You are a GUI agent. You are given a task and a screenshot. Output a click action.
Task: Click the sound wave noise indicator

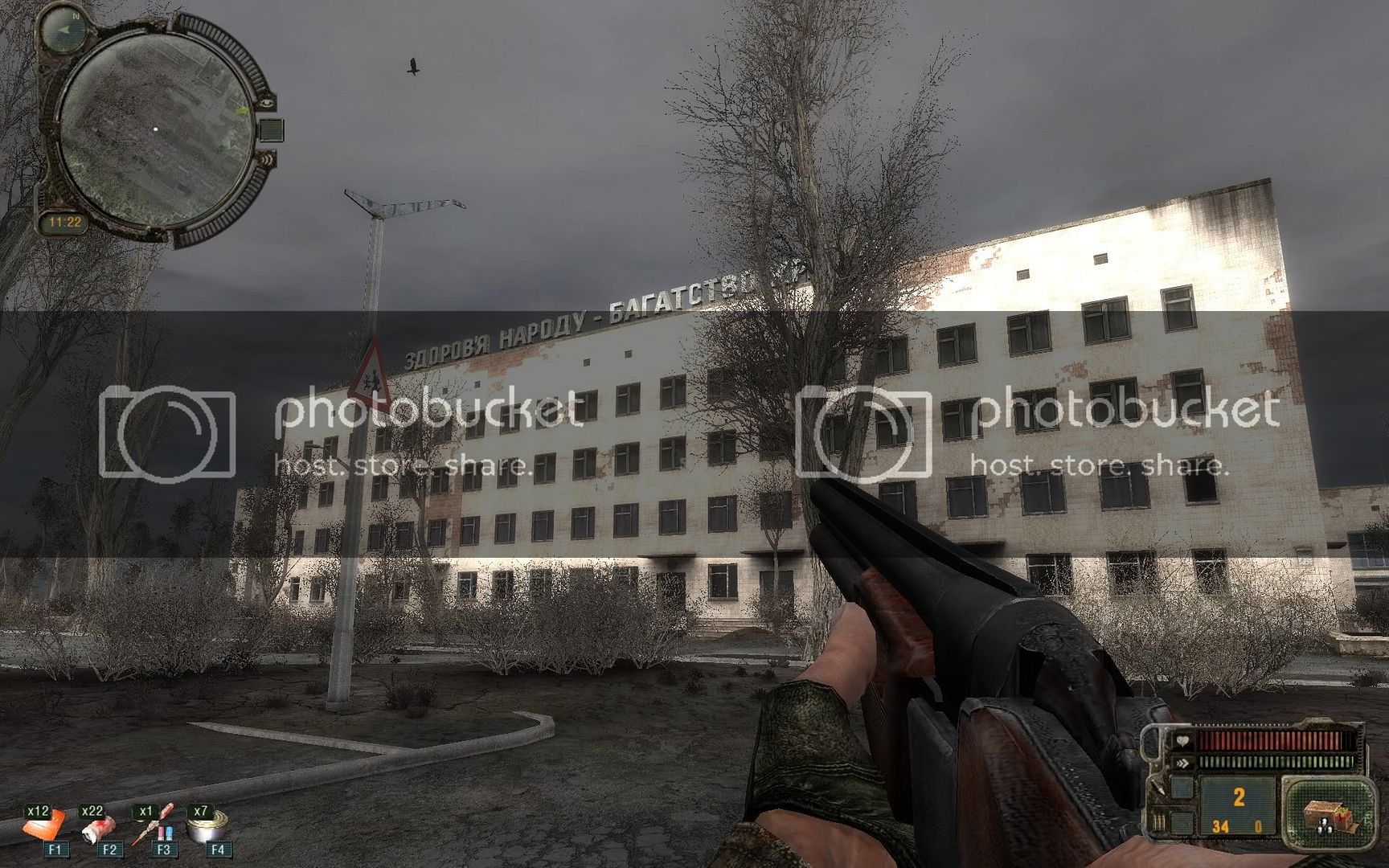[266, 160]
